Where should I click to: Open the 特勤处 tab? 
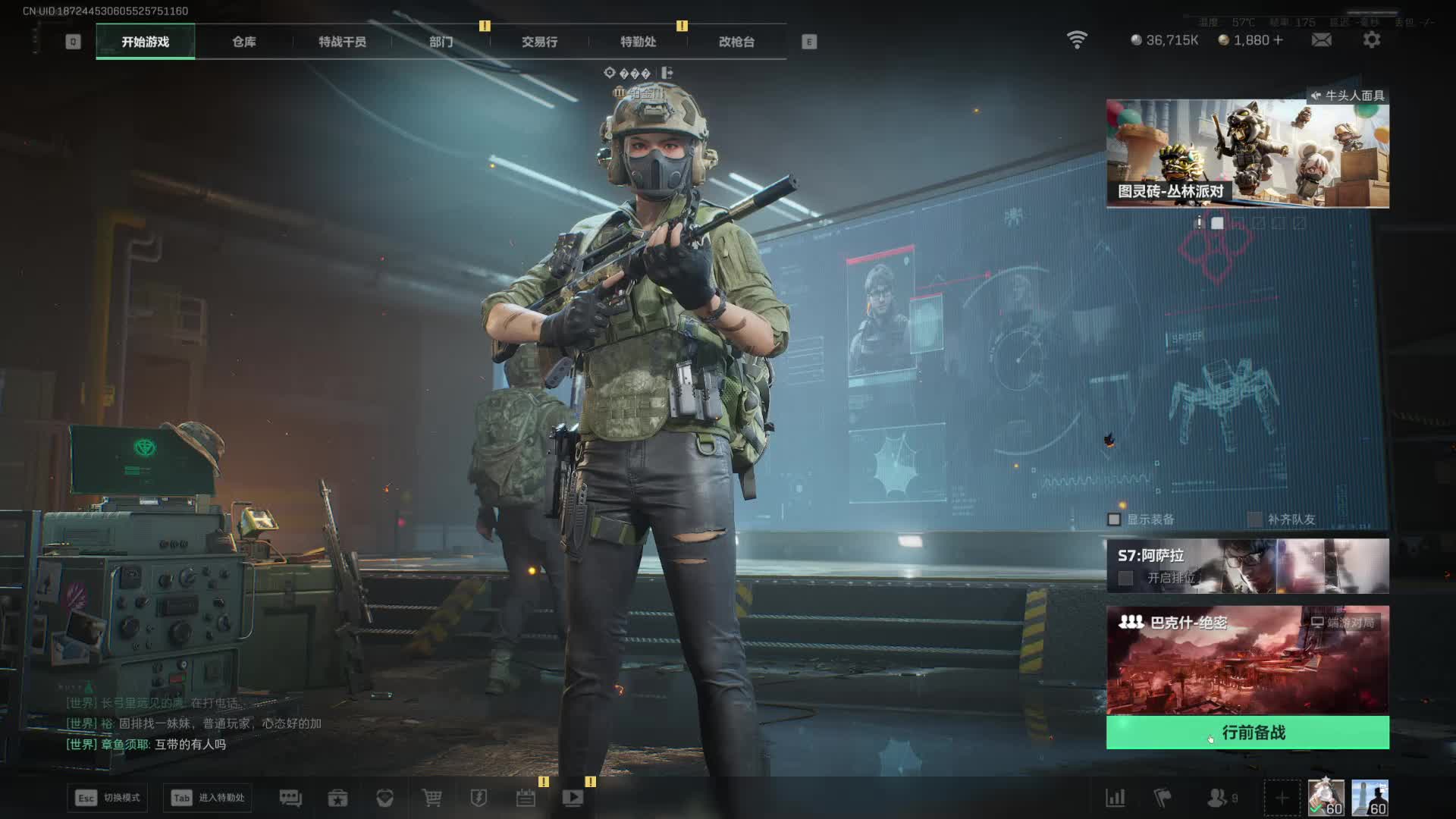point(638,42)
